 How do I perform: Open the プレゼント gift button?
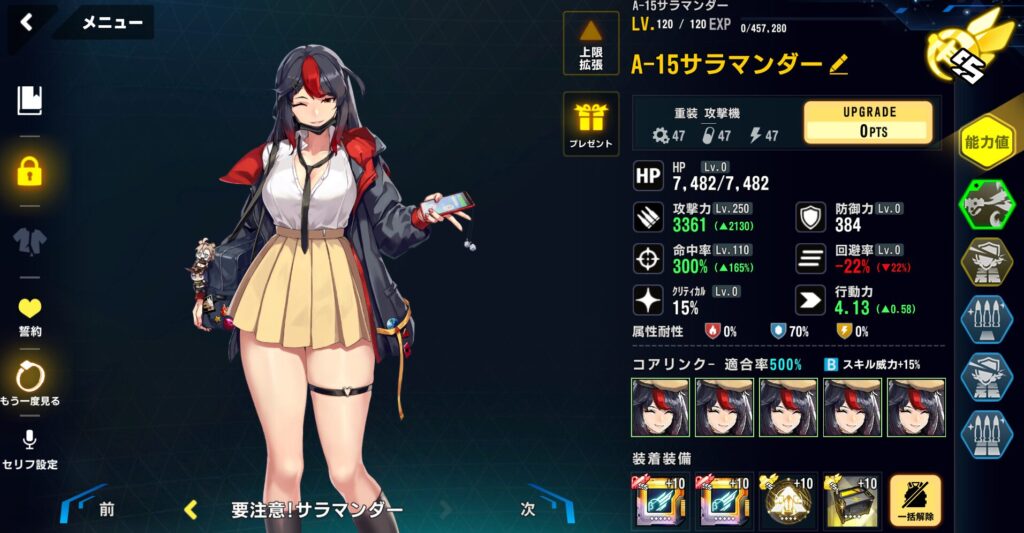(591, 125)
